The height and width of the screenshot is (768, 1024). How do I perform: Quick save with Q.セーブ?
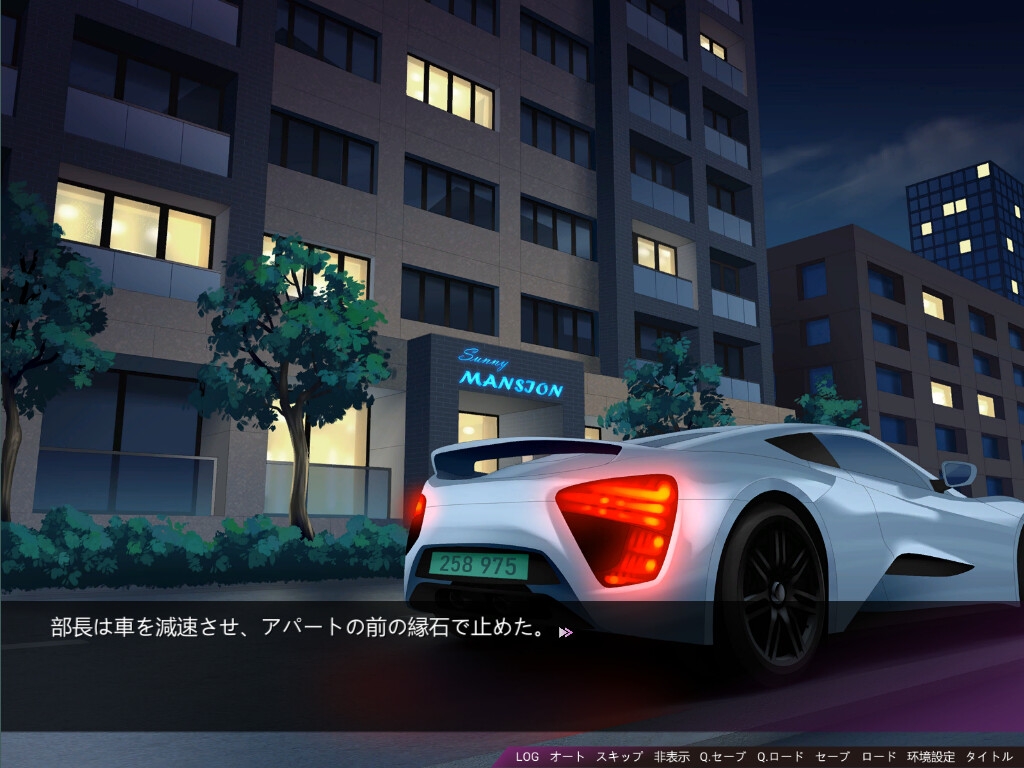pos(722,757)
